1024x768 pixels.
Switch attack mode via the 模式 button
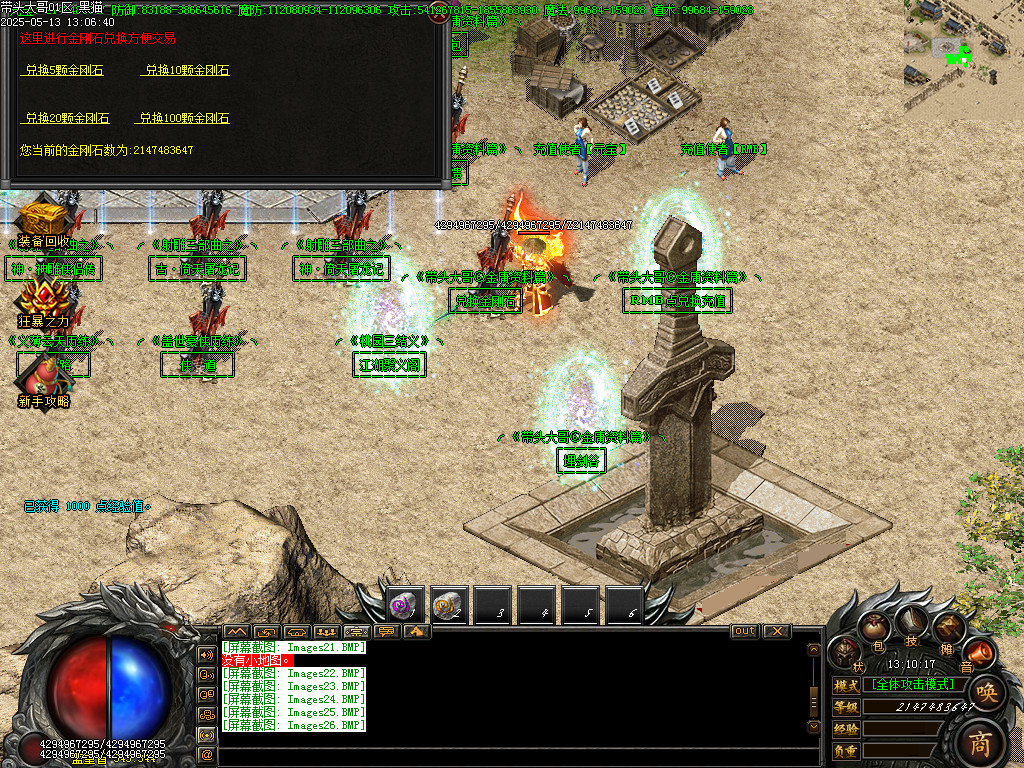point(846,685)
